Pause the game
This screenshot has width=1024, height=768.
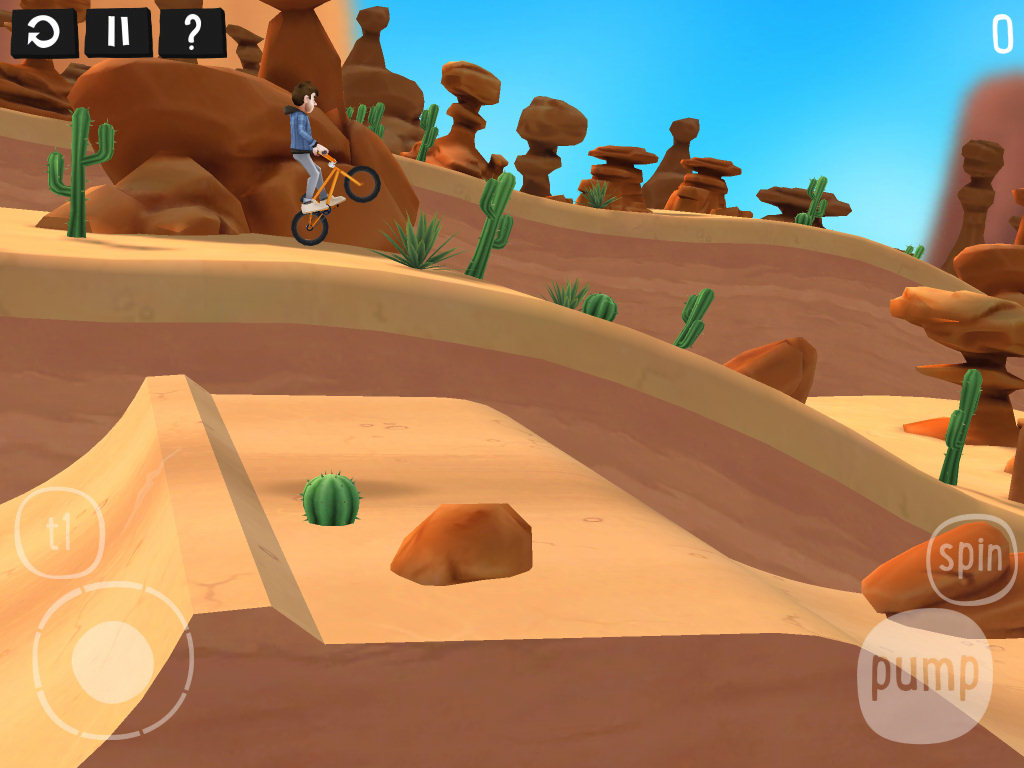[x=118, y=33]
